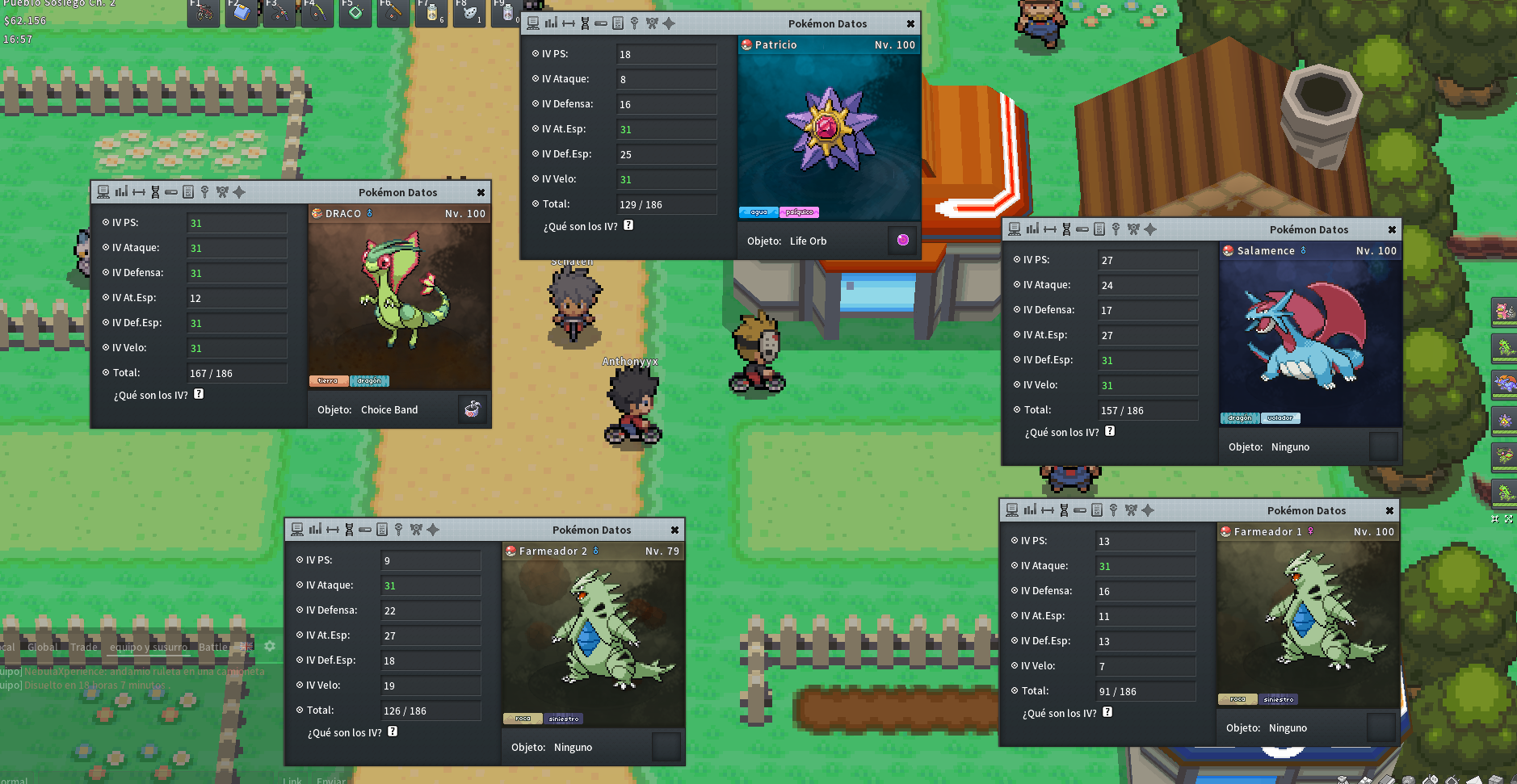Select the DNA breeding icon in DRACO's window toolbar
1517x784 pixels.
pyautogui.click(x=155, y=192)
